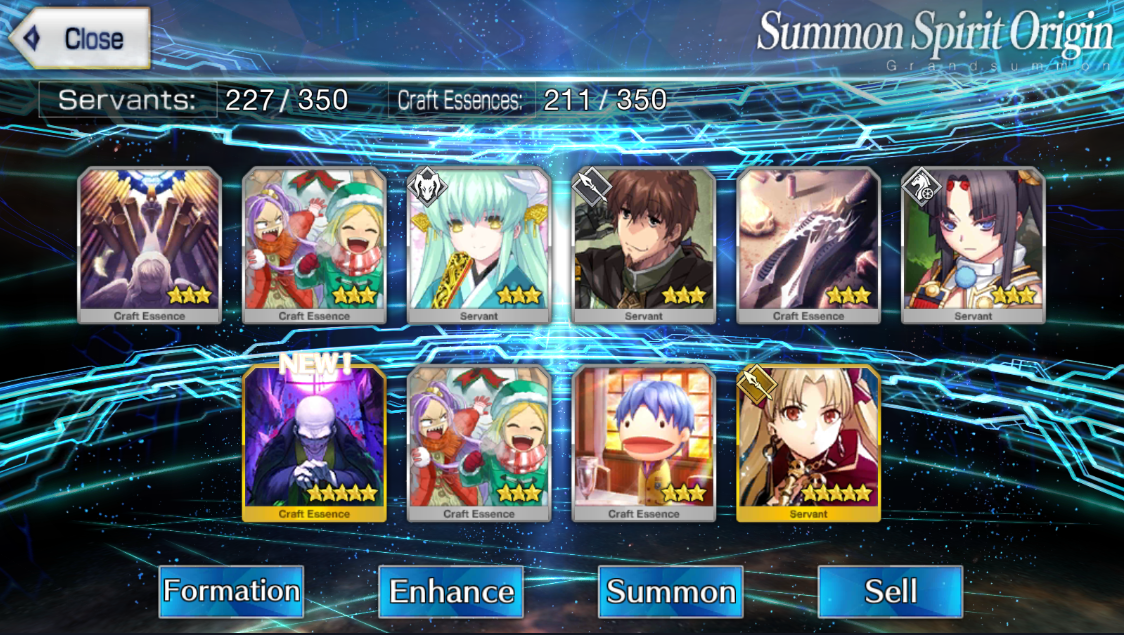This screenshot has height=635, width=1124.
Task: View the white statue craft essence card
Action: (x=150, y=245)
